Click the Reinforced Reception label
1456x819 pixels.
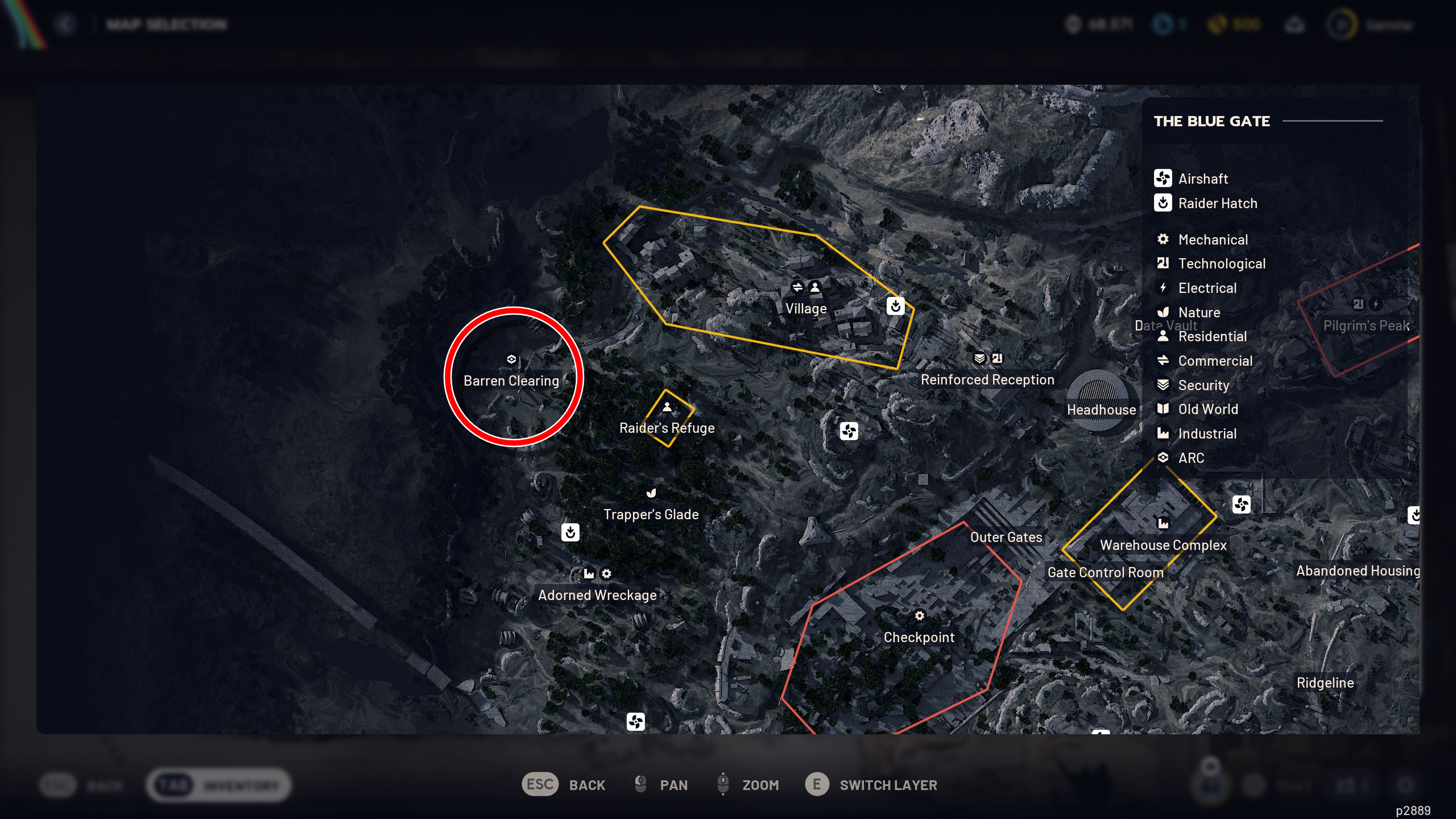[x=987, y=379]
